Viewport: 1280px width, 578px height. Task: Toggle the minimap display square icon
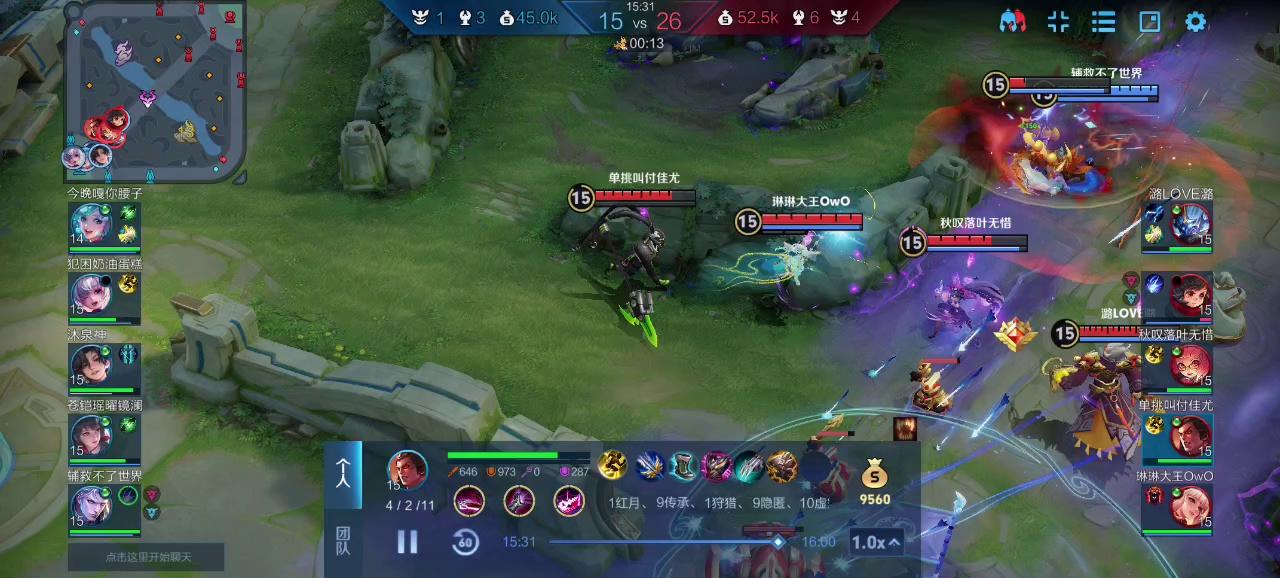pyautogui.click(x=1150, y=21)
